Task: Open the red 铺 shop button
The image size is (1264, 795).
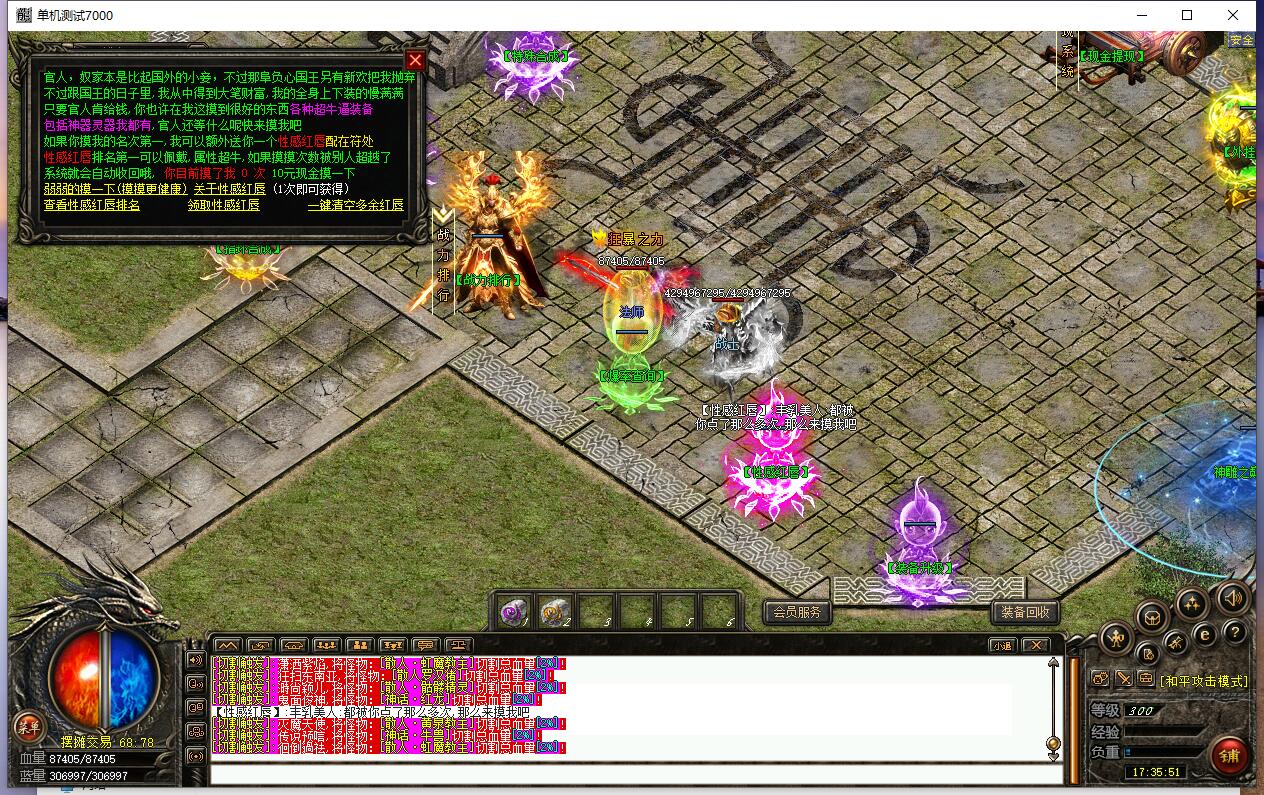Action: click(x=1229, y=756)
